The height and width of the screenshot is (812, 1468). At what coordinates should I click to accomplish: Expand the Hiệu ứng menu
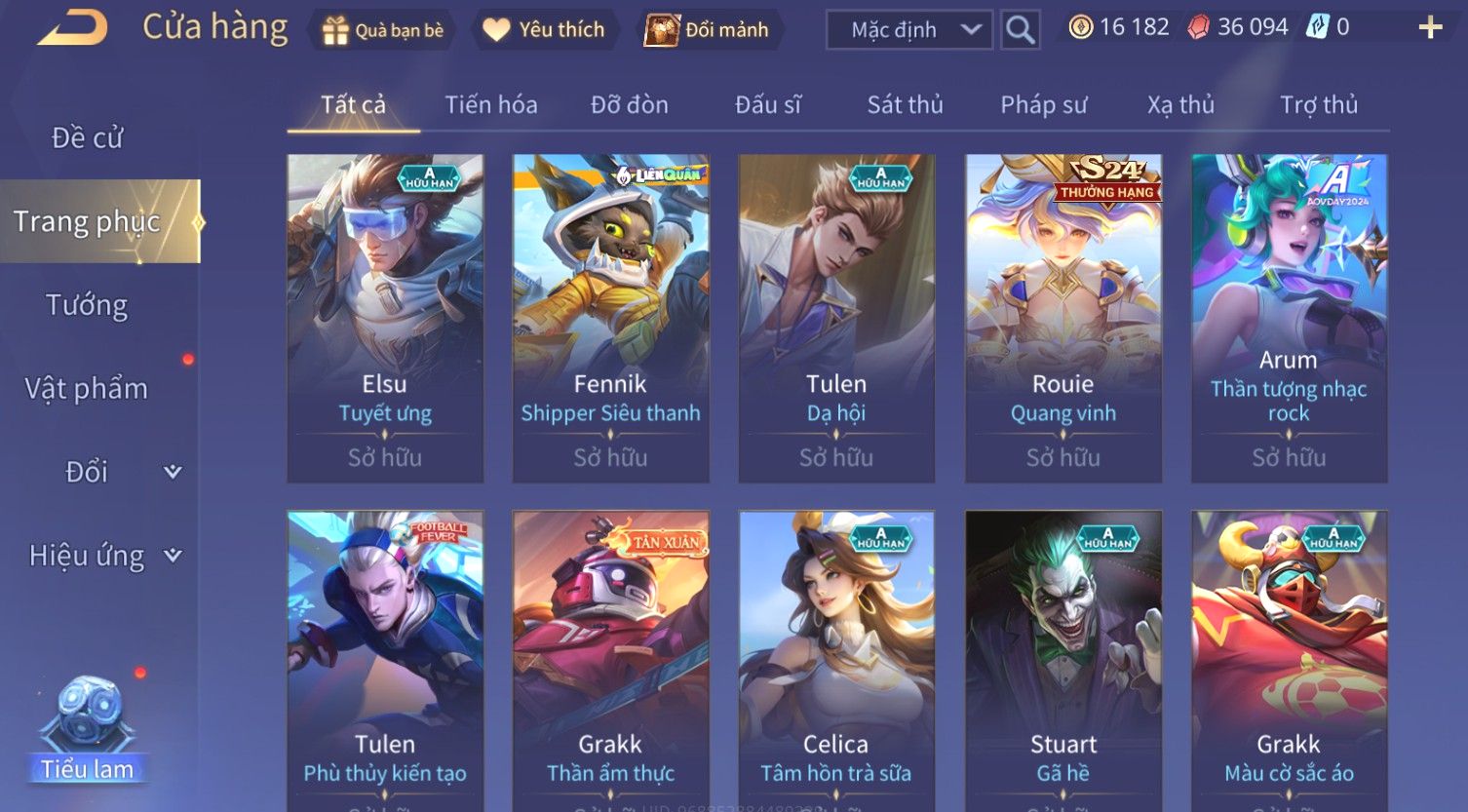[102, 556]
